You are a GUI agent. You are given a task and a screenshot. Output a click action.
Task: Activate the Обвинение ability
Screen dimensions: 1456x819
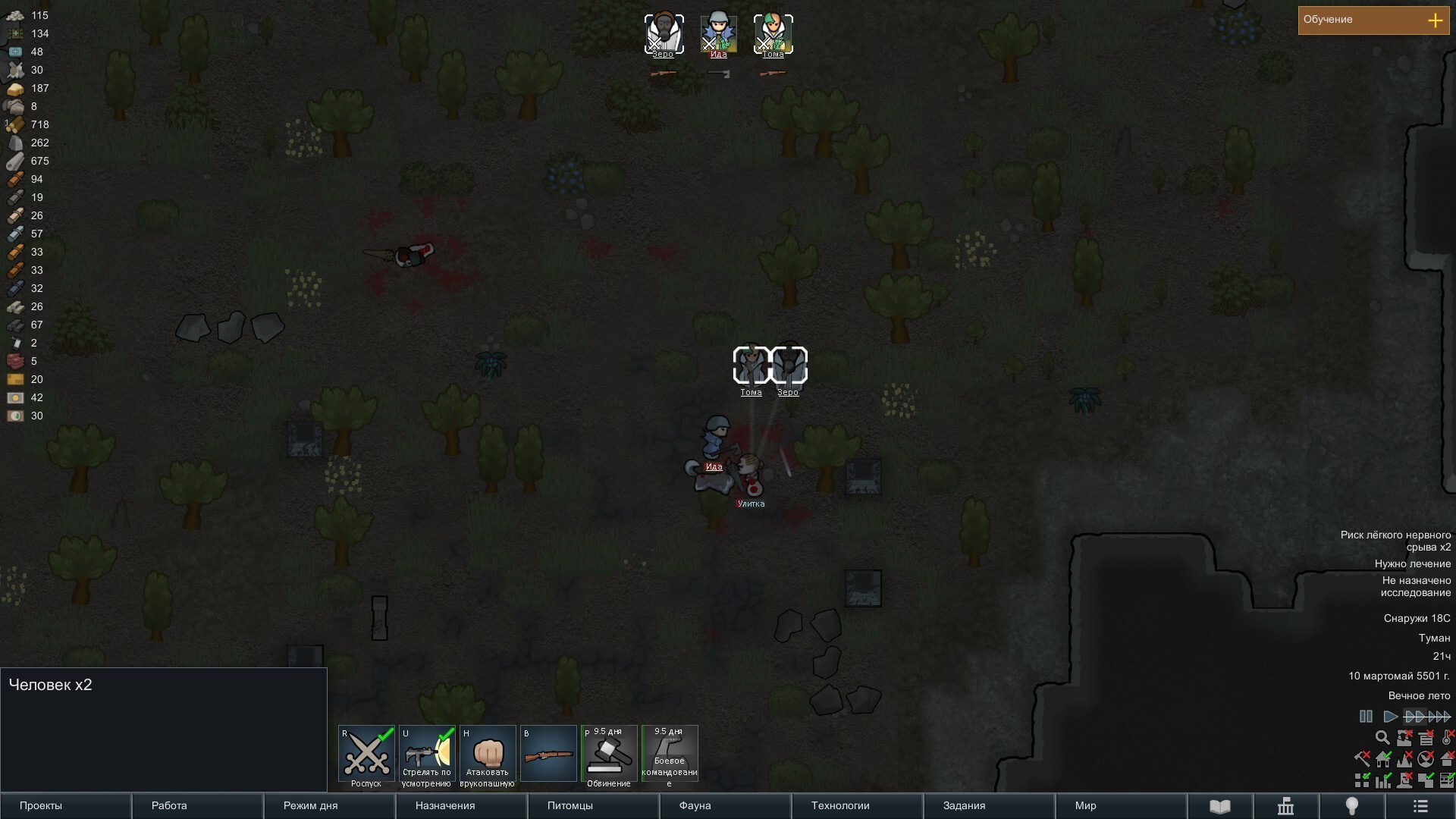[x=609, y=754]
